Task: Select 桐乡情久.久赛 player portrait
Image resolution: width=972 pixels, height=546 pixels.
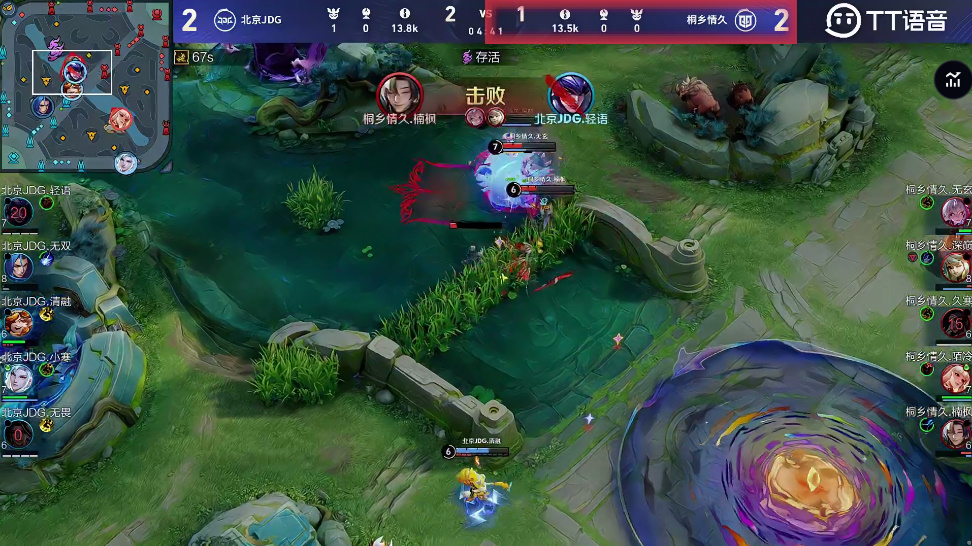Action: pyautogui.click(x=954, y=323)
